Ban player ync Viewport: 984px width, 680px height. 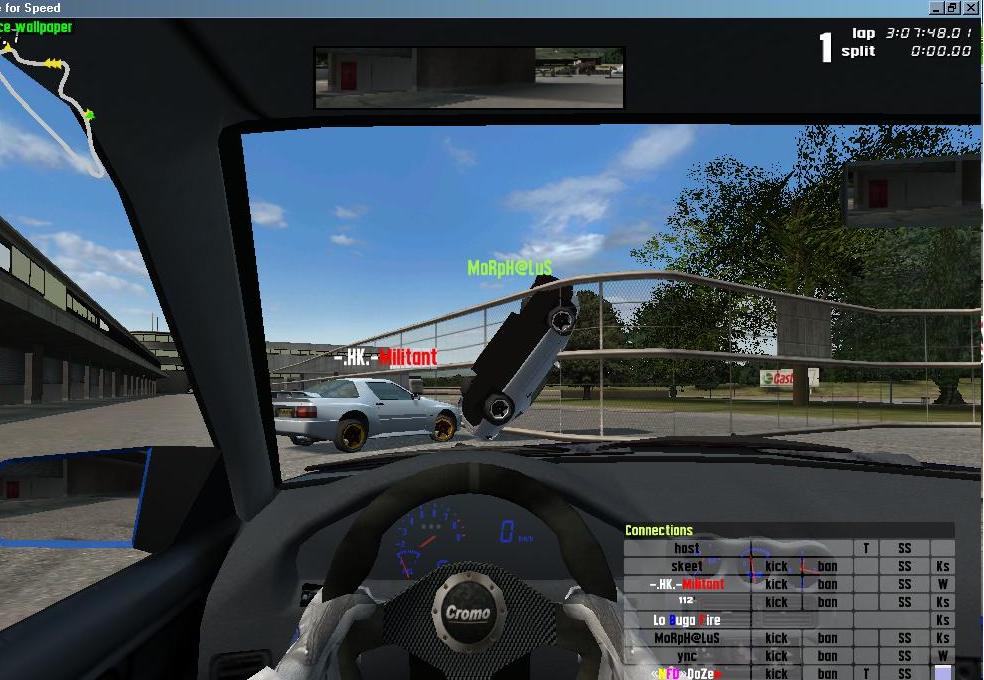click(827, 656)
